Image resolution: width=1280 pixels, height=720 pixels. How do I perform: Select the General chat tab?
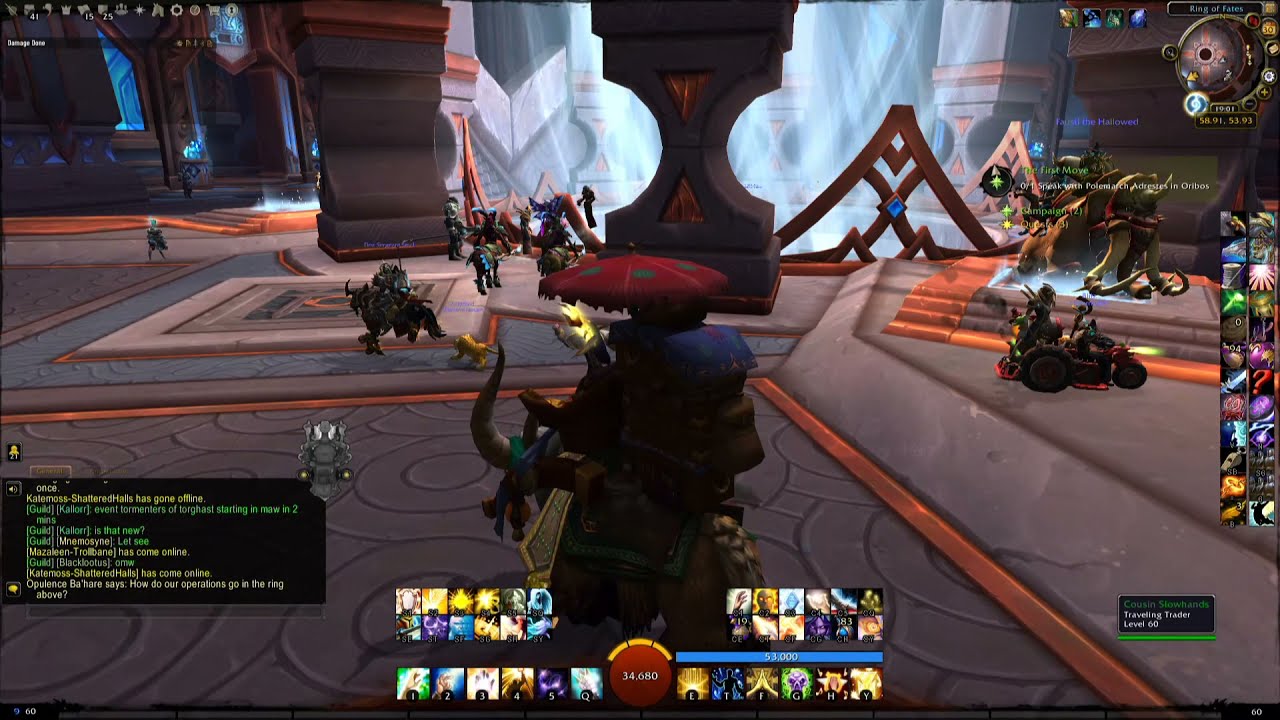pyautogui.click(x=50, y=472)
